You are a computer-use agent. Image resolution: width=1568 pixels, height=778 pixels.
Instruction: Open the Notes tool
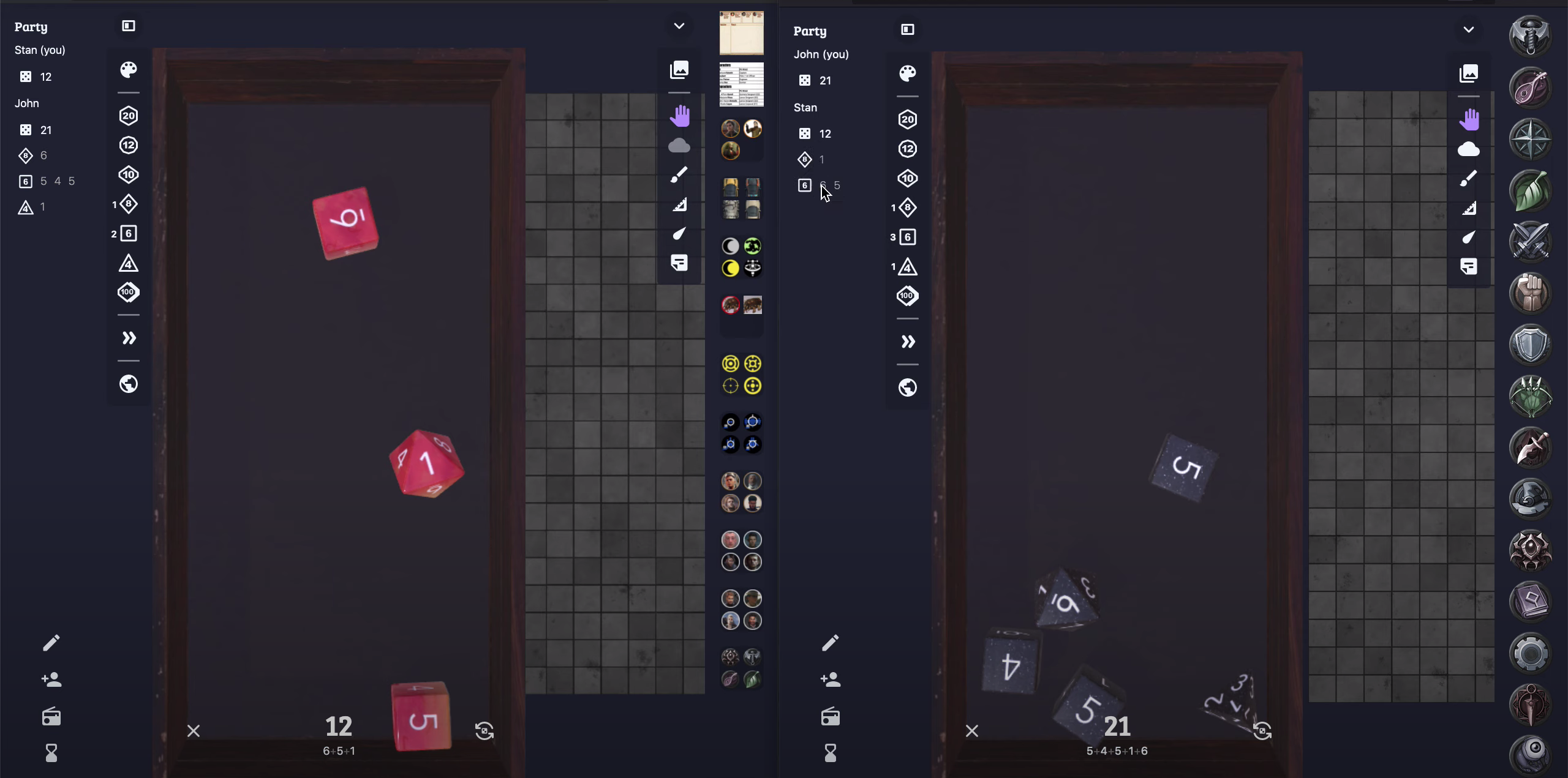(679, 263)
